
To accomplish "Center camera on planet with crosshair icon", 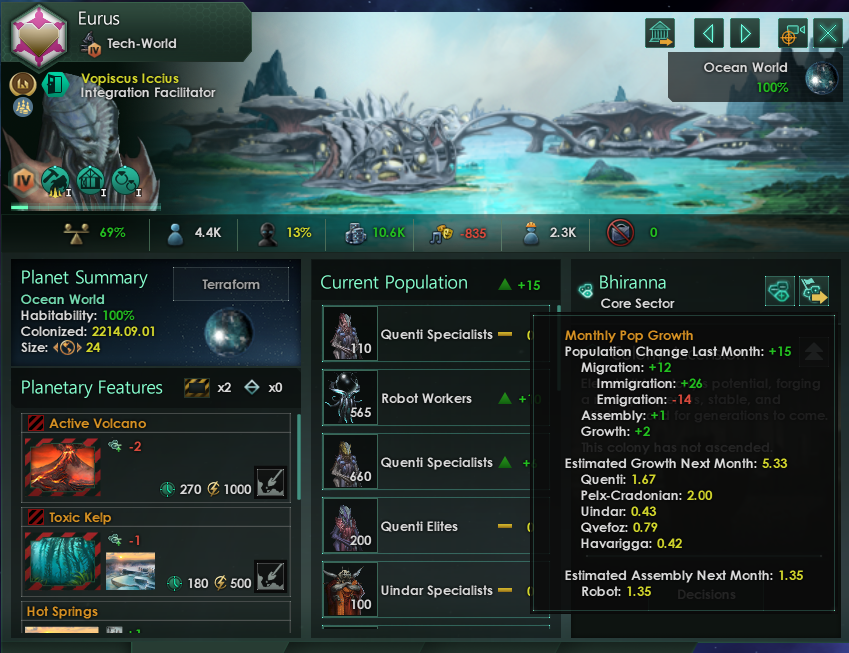I will click(792, 33).
